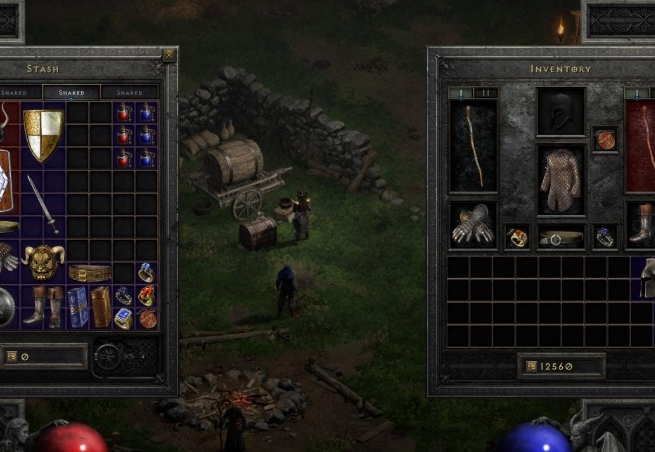Select the blue gem ring right of belt
This screenshot has height=452, width=655.
(x=605, y=237)
